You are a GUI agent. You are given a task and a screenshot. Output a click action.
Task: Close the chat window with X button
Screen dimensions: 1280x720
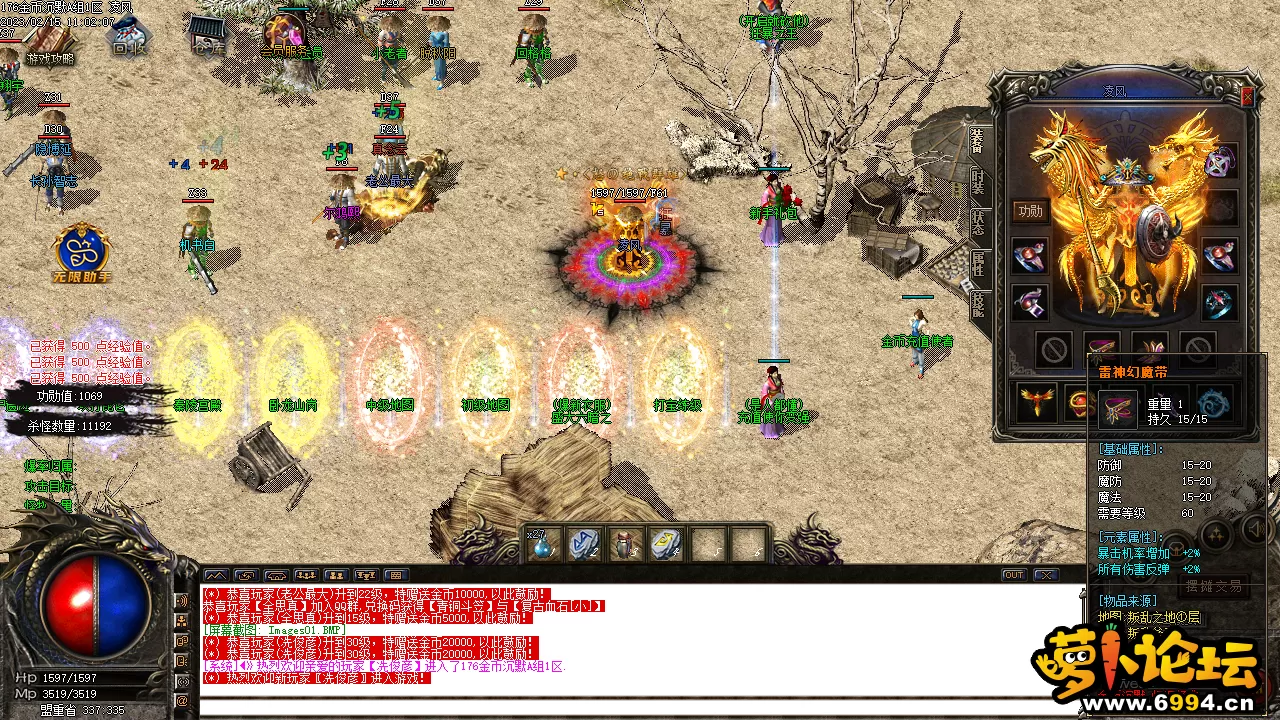click(1045, 575)
